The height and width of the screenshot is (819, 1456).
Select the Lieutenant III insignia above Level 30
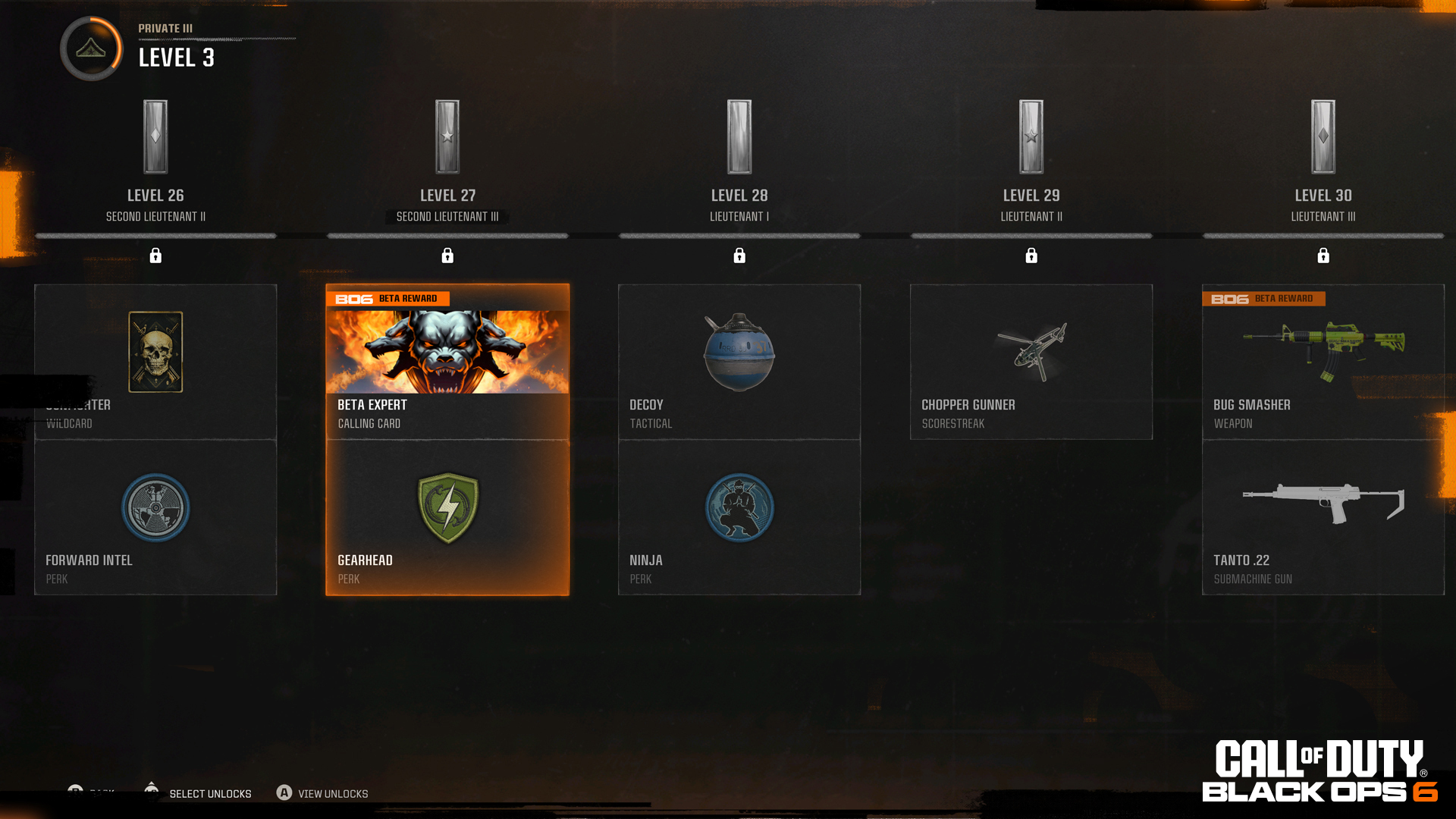click(1323, 136)
